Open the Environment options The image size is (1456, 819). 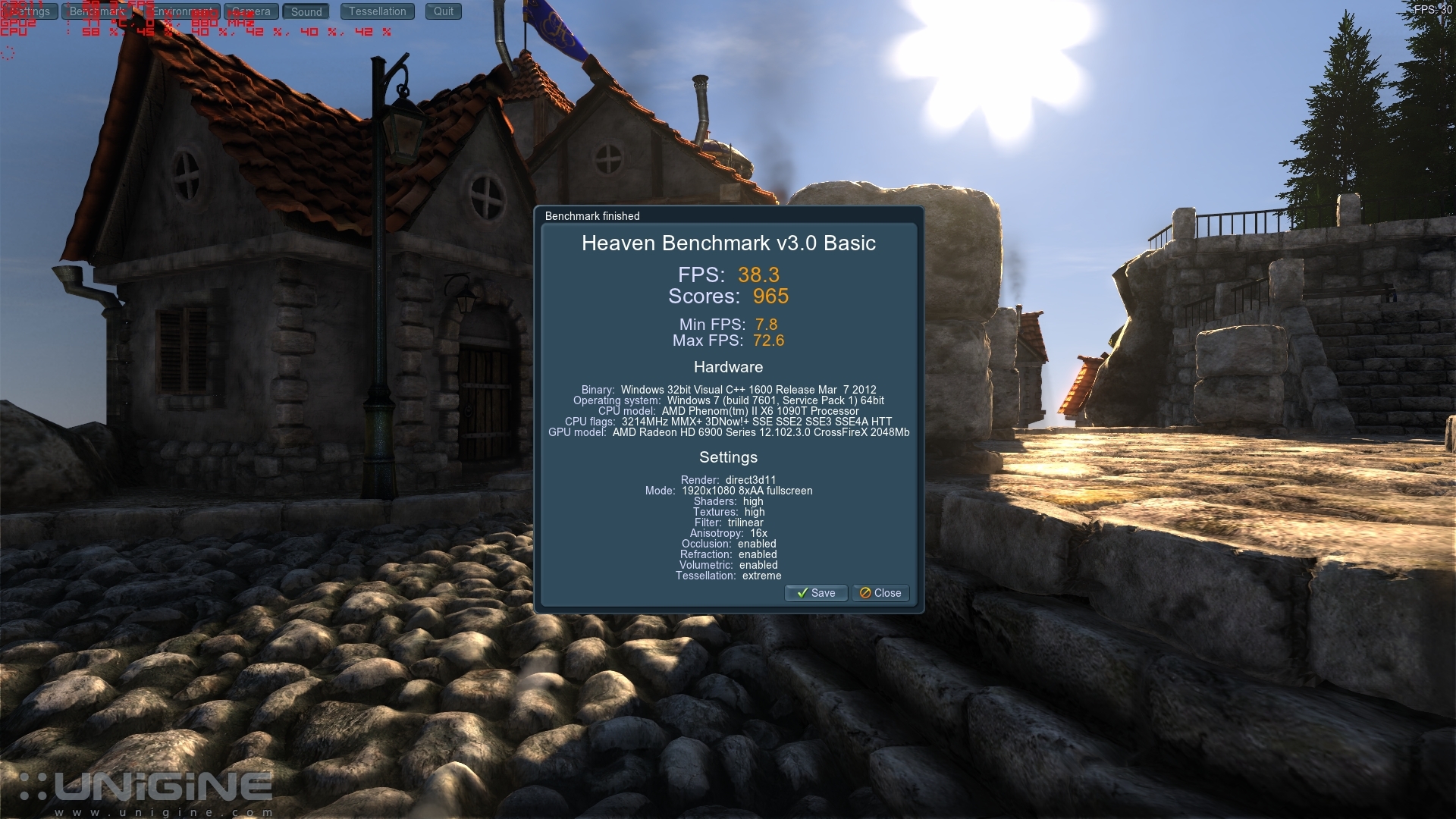coord(182,11)
